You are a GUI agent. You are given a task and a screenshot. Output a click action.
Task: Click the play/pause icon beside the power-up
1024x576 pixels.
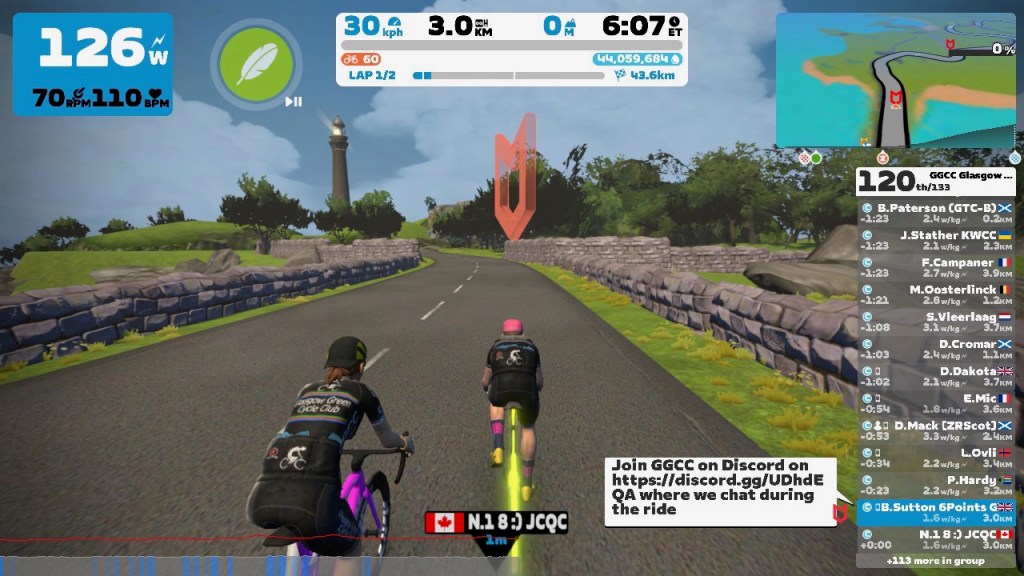click(x=293, y=101)
